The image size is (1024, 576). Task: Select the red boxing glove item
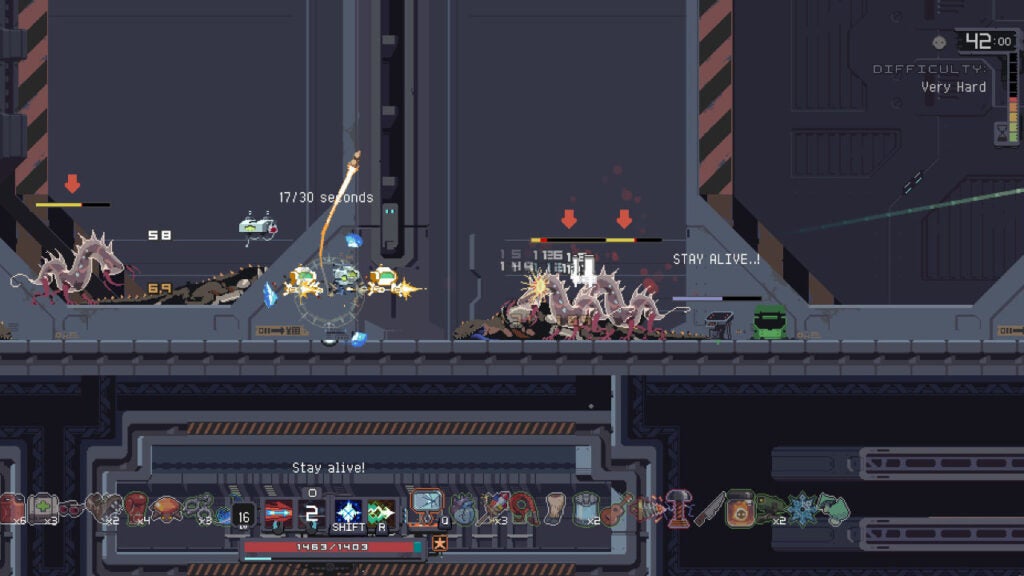coord(136,508)
